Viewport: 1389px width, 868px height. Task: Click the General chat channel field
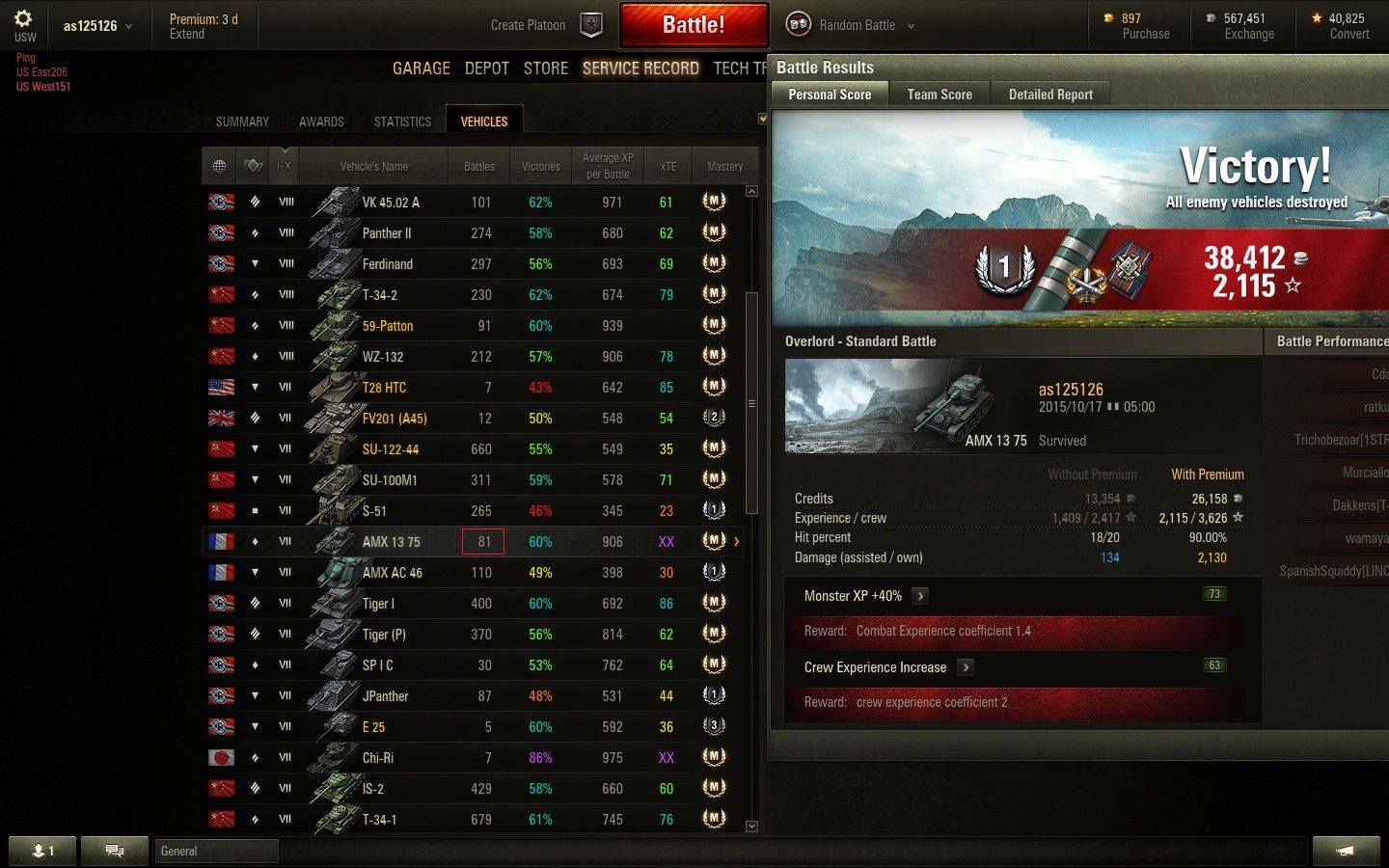coord(216,851)
